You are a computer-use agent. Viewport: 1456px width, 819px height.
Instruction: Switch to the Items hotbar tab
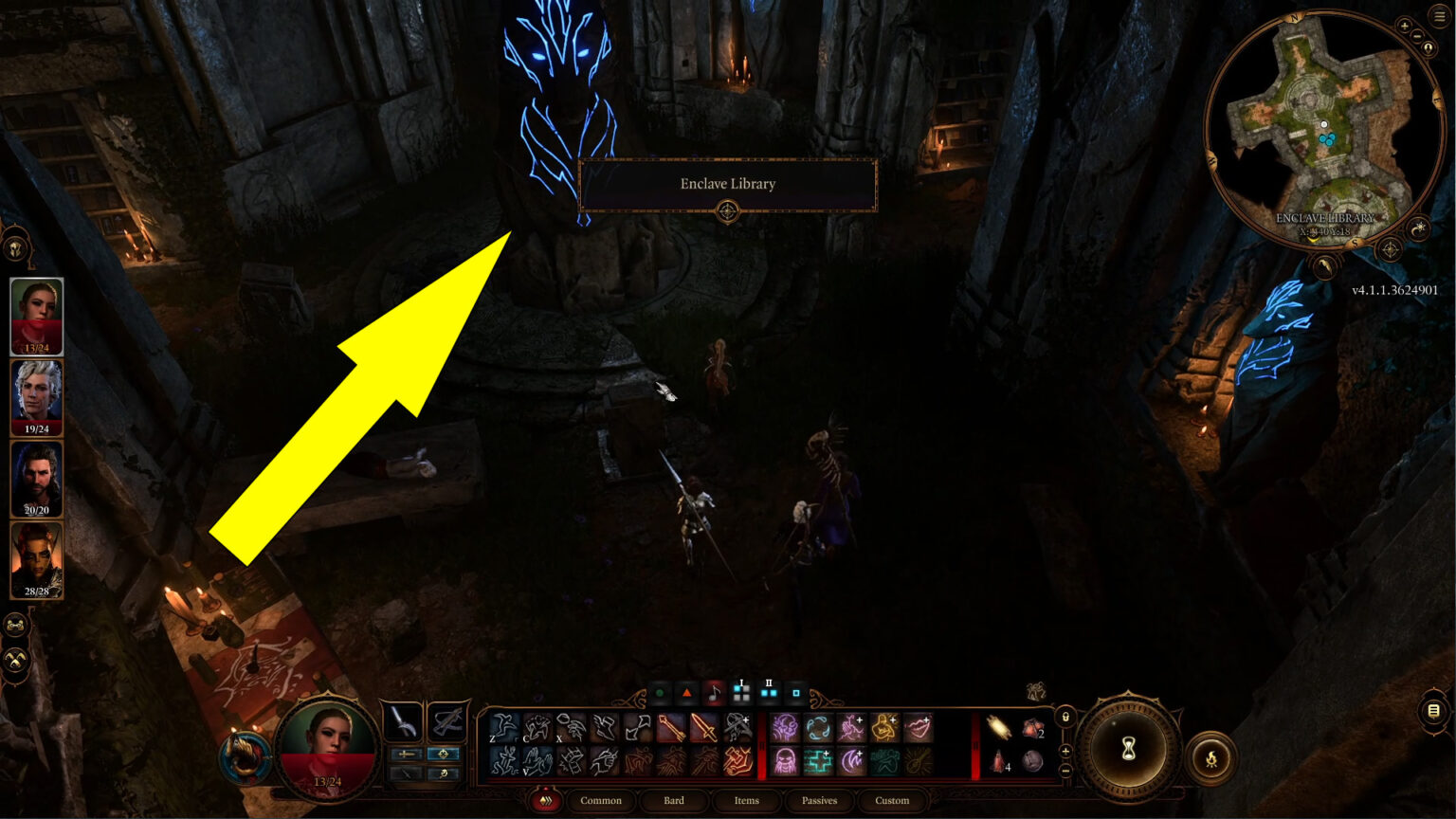pos(748,800)
